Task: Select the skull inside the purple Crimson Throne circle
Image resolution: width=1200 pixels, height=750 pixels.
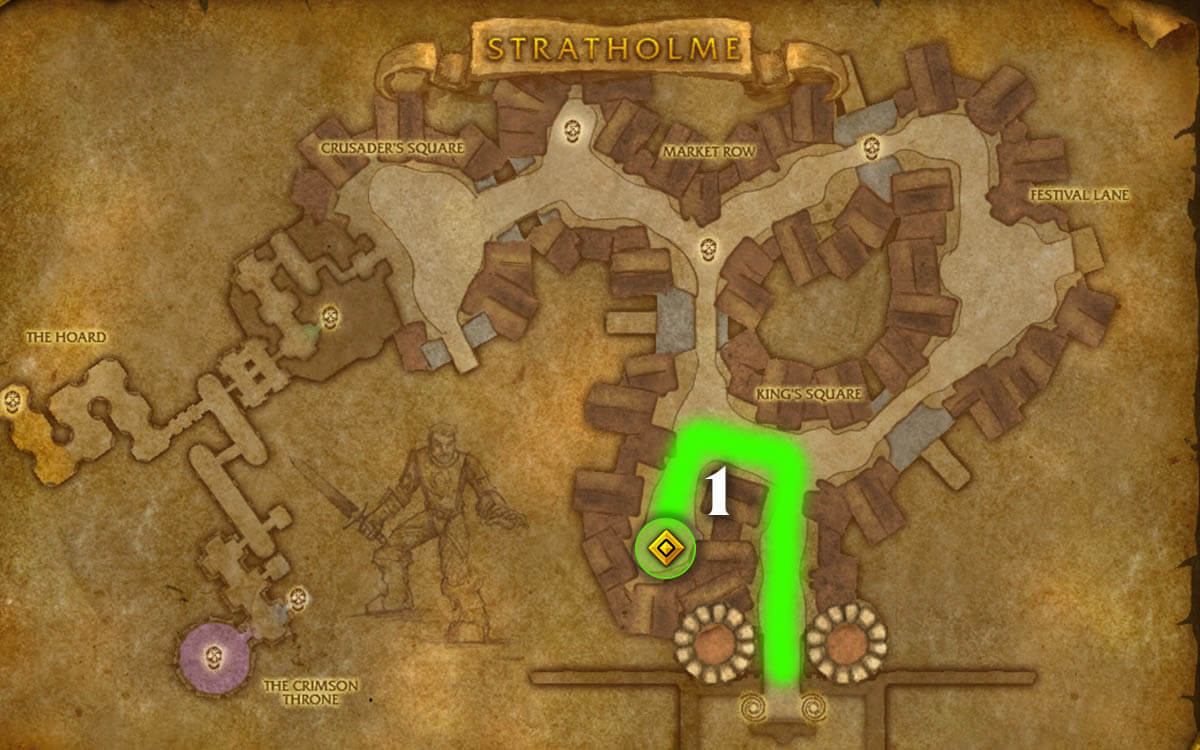Action: pos(212,657)
